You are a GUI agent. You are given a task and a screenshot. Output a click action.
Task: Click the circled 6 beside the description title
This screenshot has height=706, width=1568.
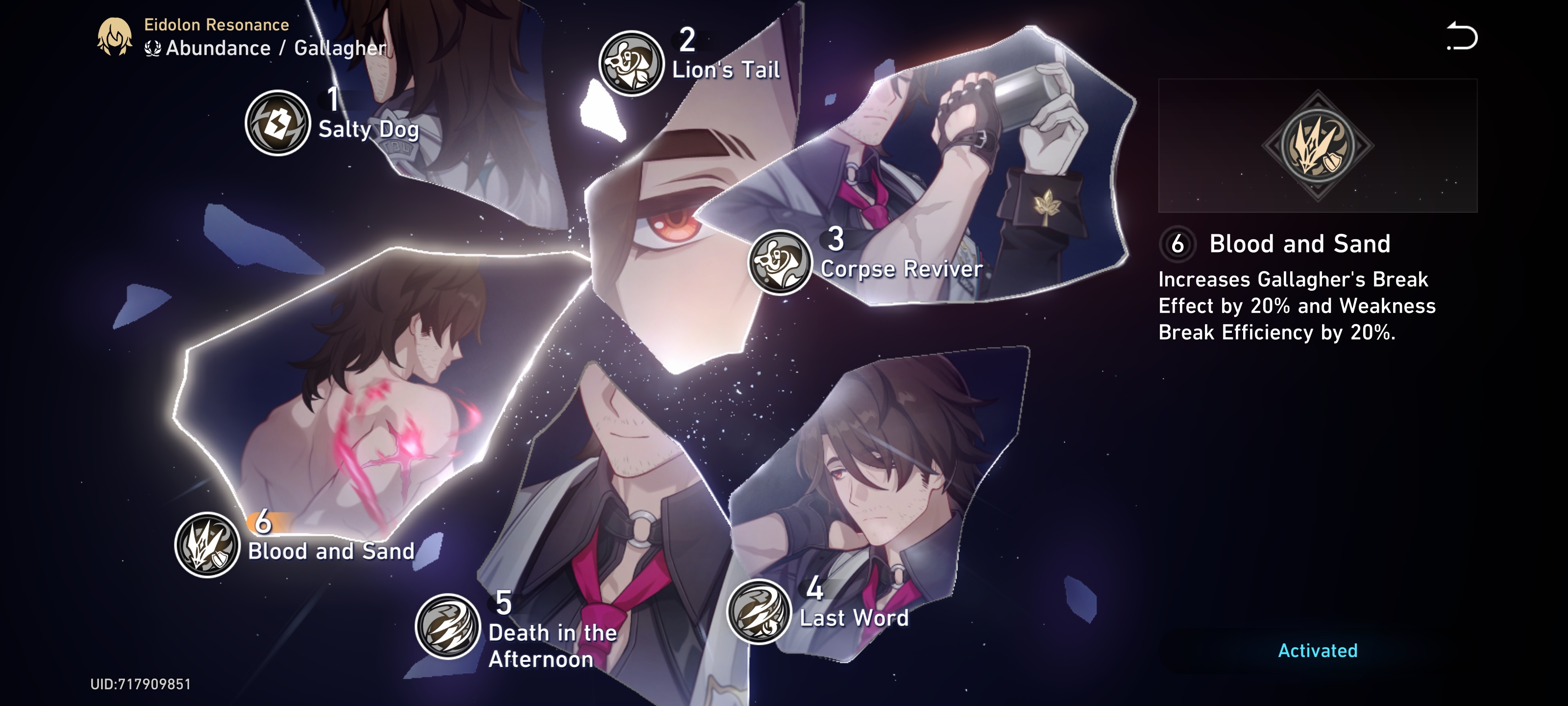pos(1179,244)
